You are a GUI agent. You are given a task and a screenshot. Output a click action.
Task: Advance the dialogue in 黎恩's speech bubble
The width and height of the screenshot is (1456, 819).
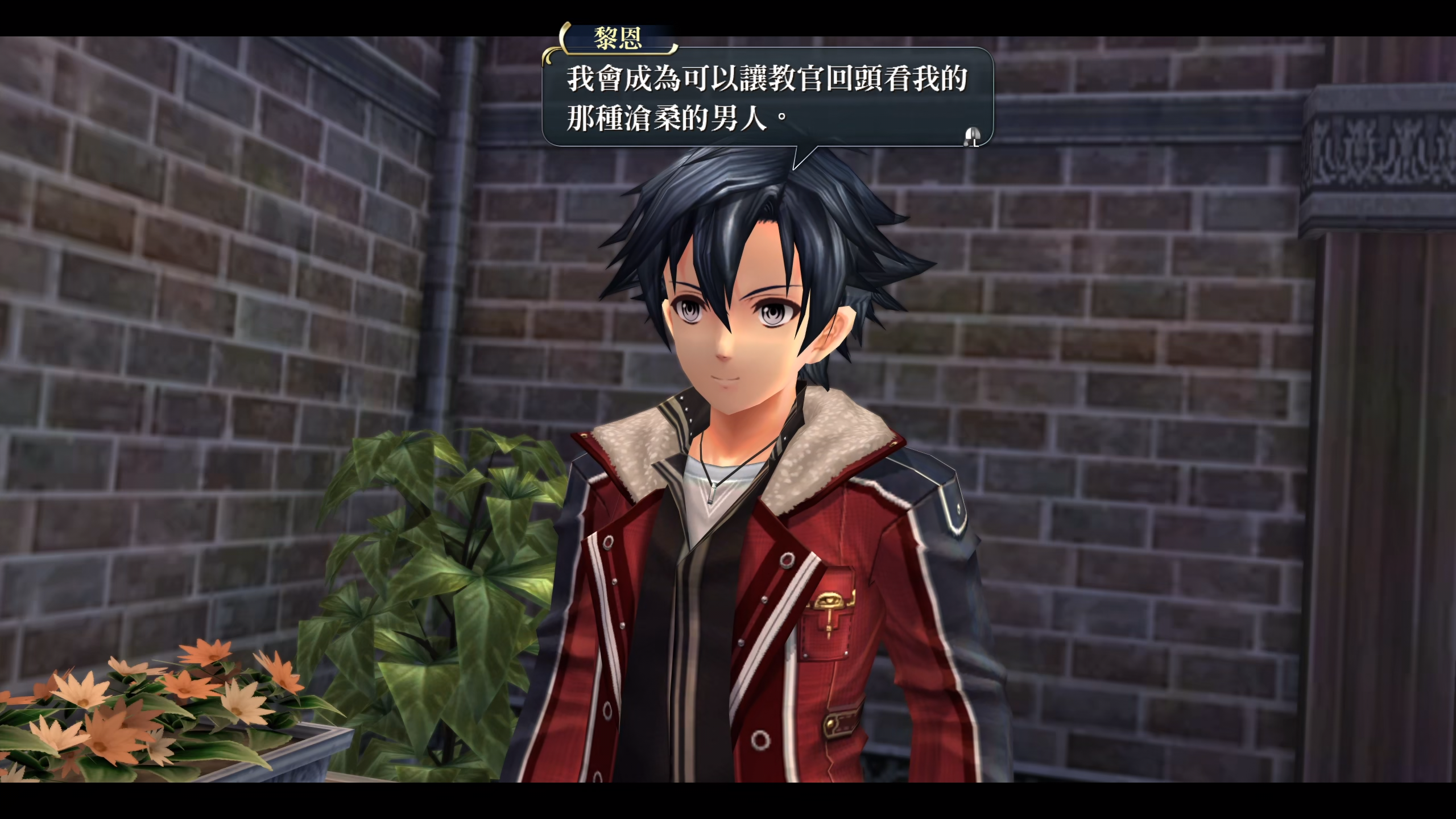pos(971,136)
